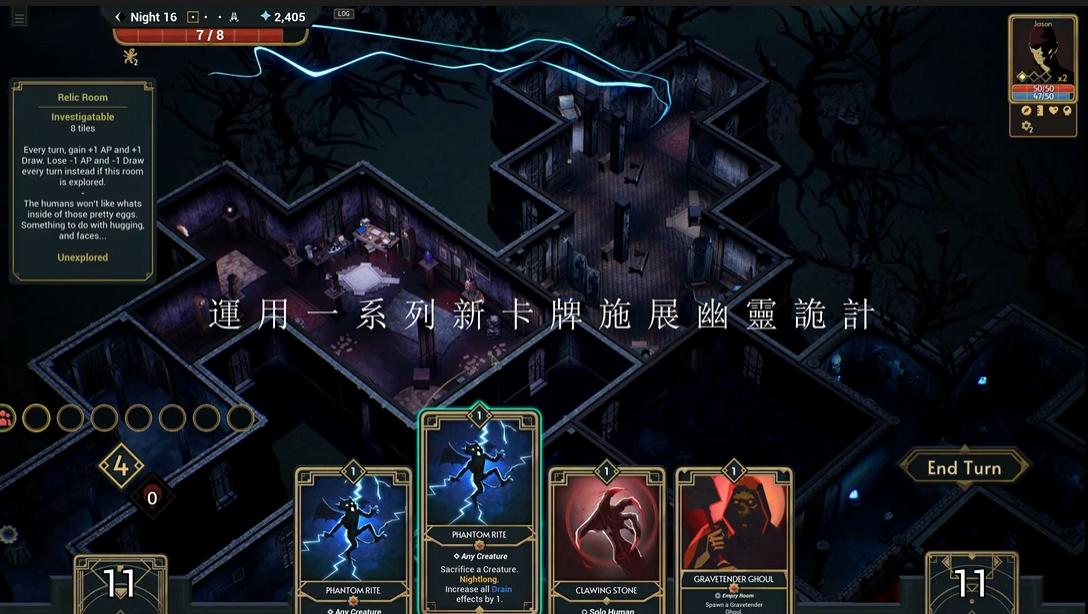Click the head icon under Jason
Viewport: 1088px width, 614px height.
(x=1066, y=112)
